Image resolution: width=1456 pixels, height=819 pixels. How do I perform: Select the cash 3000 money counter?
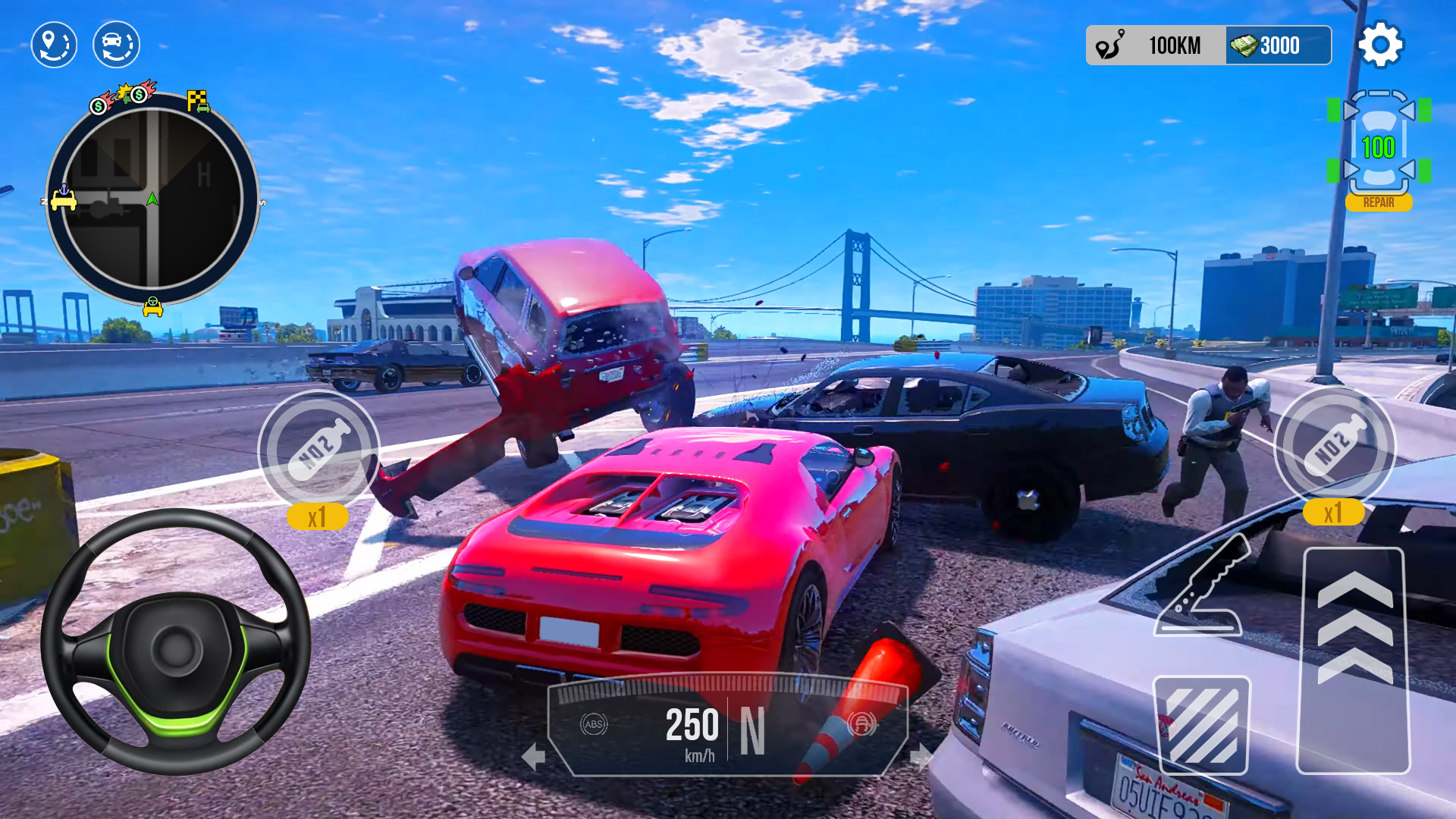(x=1278, y=45)
